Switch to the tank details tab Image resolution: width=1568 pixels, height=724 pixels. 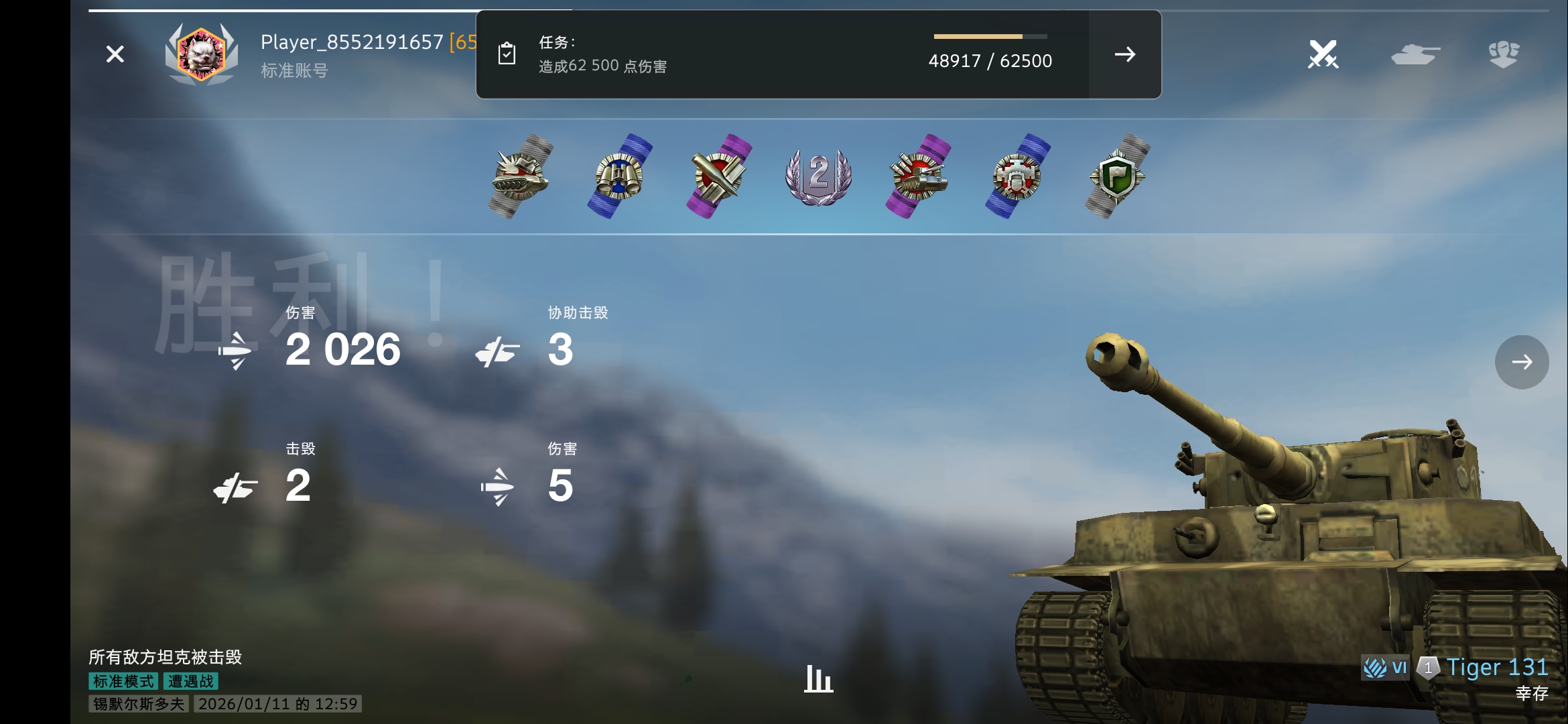click(1415, 54)
